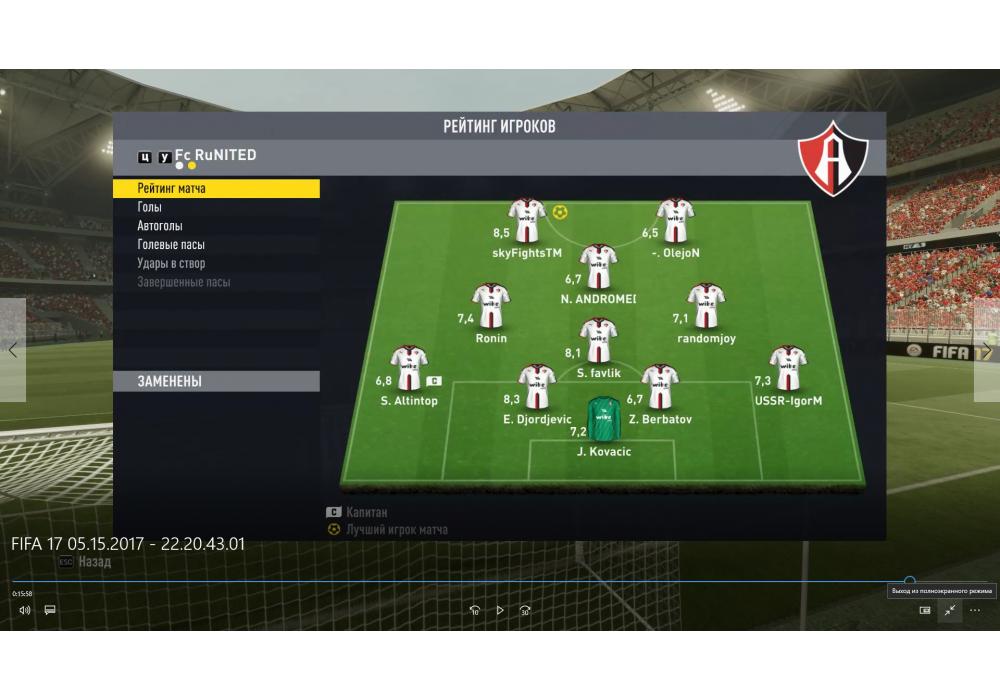
Task: Select player skyFightsTM on the pitch
Action: coord(527,220)
